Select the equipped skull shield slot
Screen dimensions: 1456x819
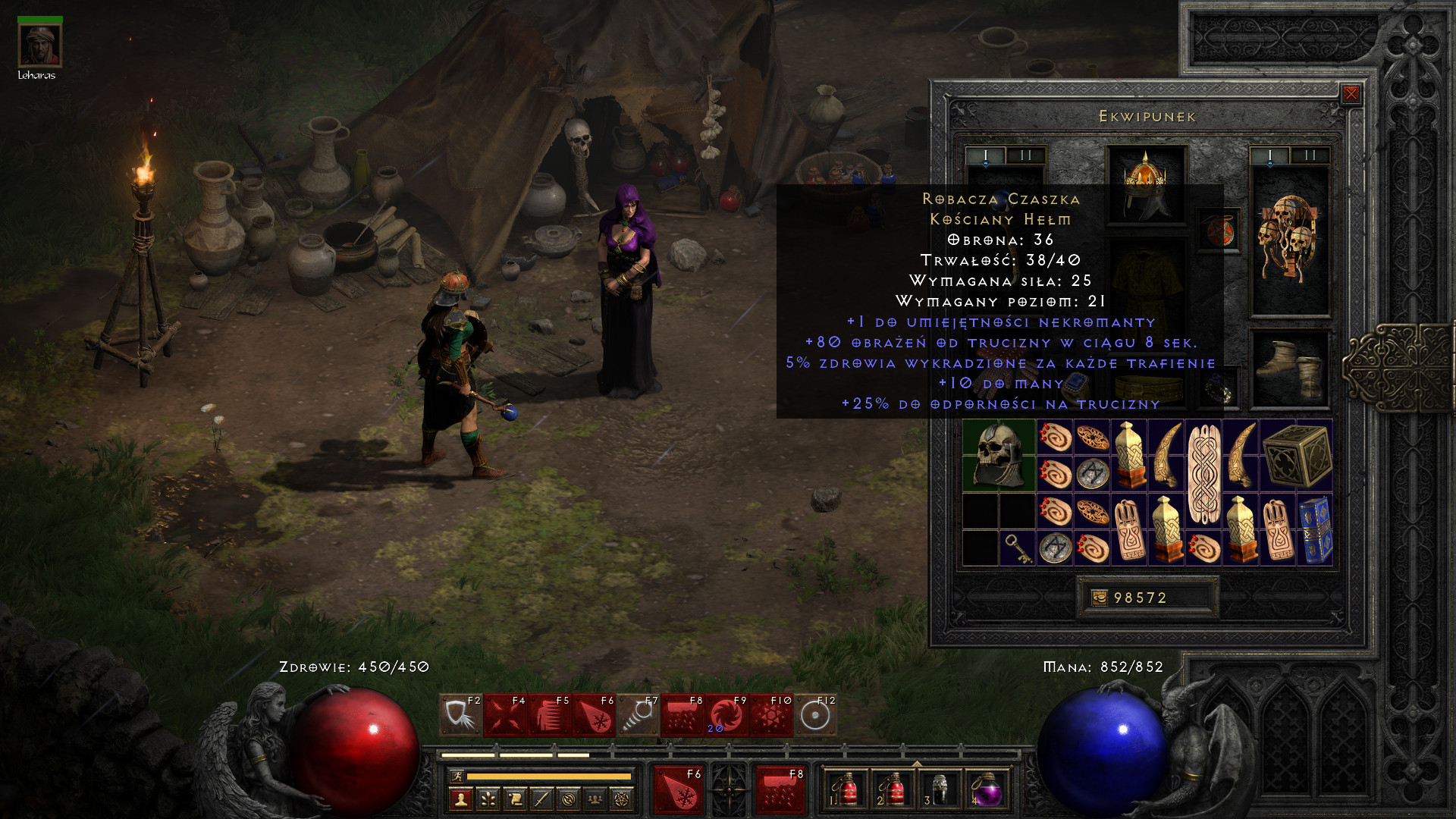point(1289,239)
